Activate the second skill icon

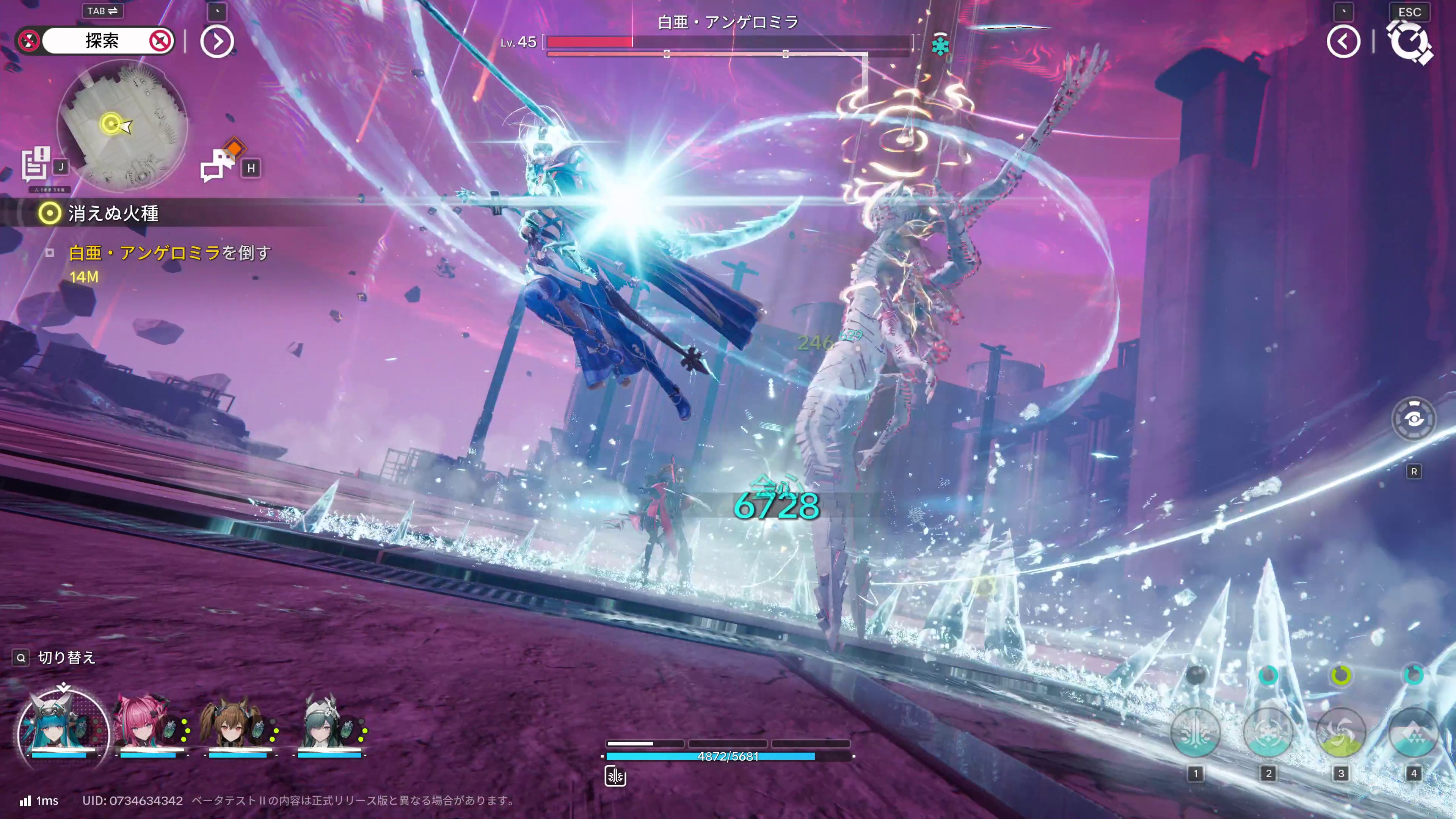pos(1268,733)
